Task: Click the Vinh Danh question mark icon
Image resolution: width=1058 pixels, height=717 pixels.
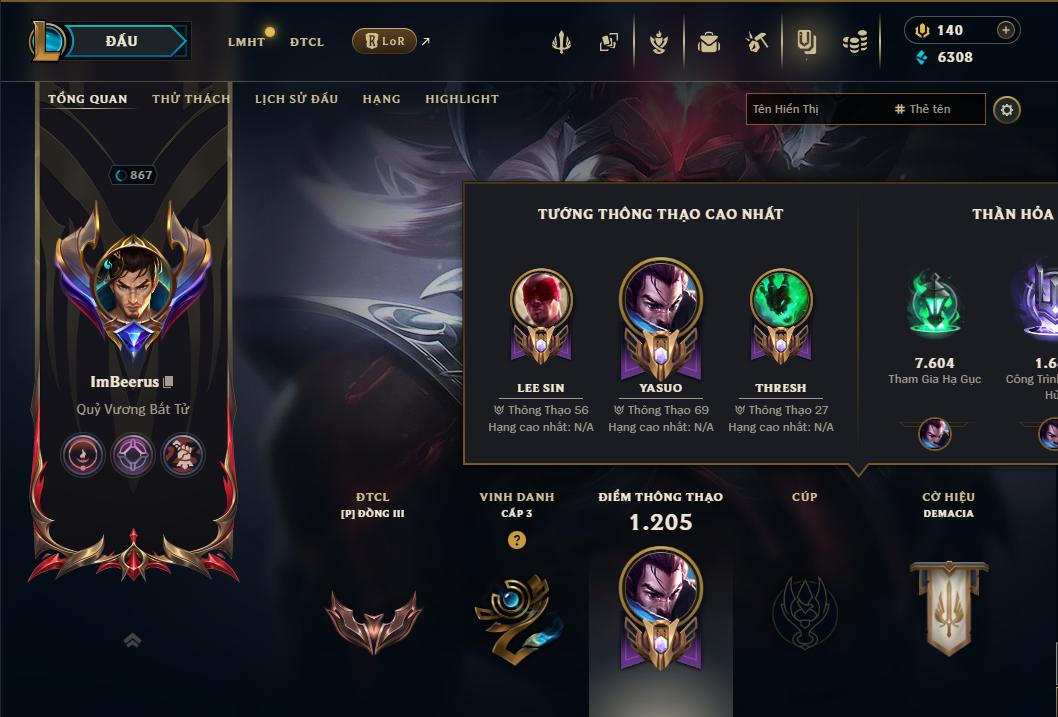Action: (x=516, y=540)
